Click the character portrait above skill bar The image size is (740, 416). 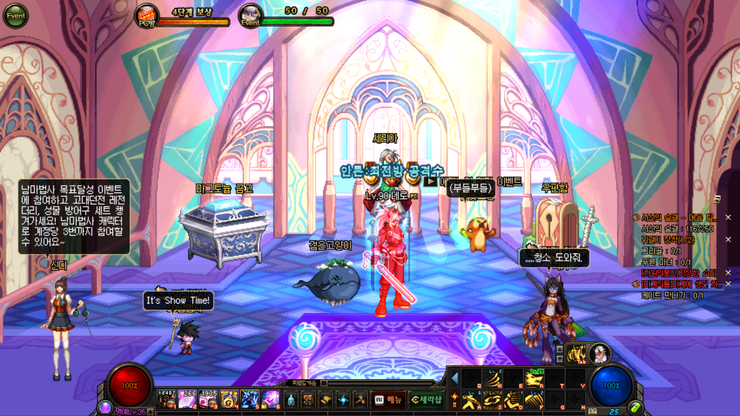click(599, 353)
